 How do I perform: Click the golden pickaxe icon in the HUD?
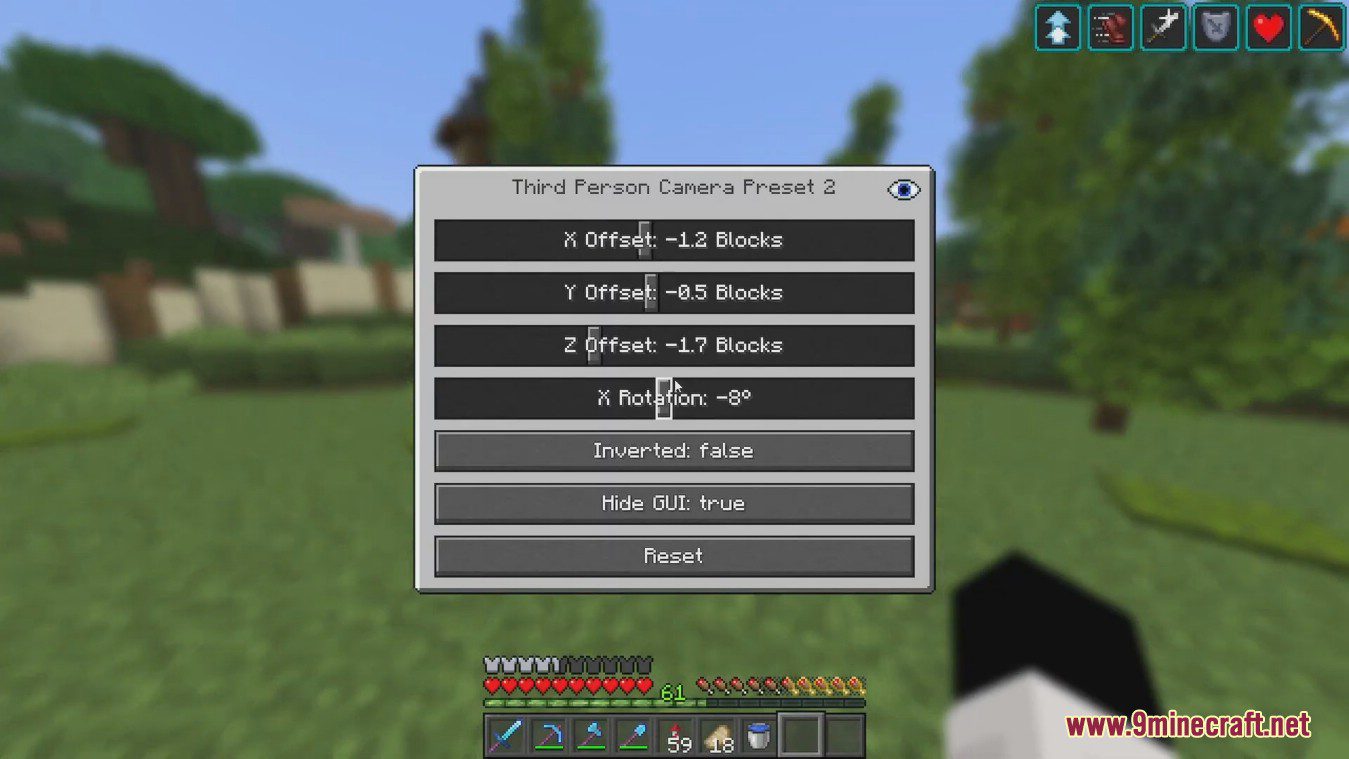click(x=1320, y=27)
